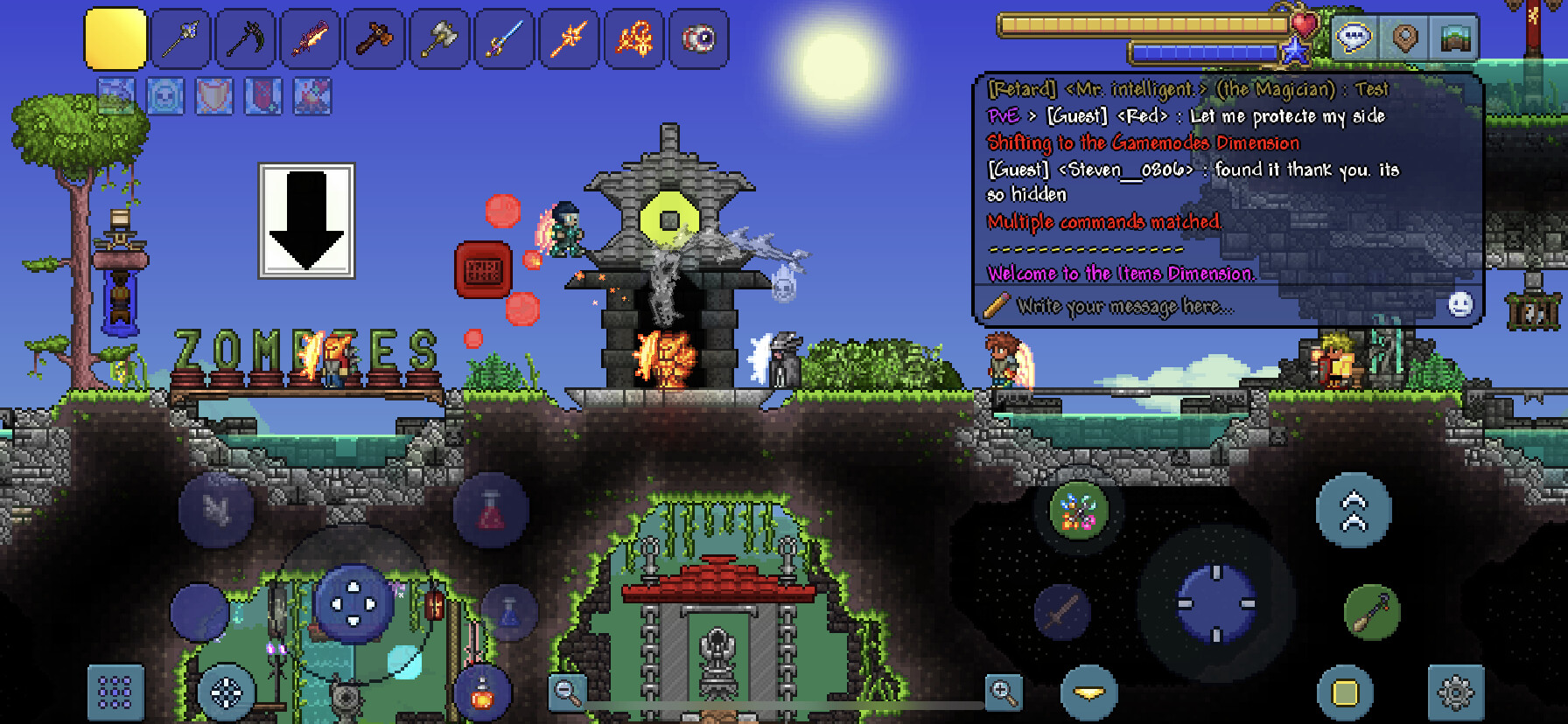The width and height of the screenshot is (1568, 724).
Task: Open the quick actions grid menu
Action: 115,693
